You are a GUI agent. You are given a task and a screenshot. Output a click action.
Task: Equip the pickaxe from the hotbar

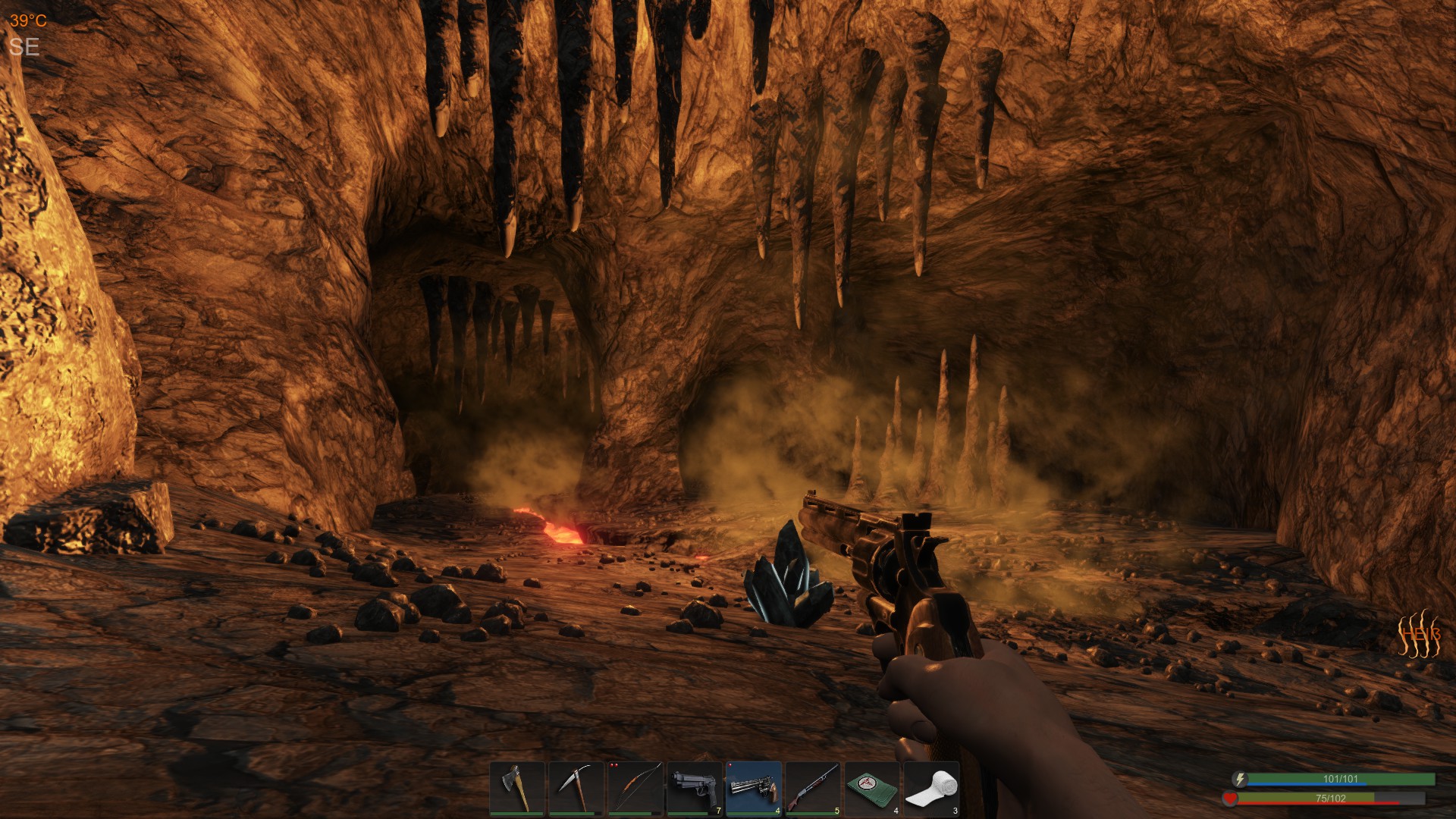576,789
